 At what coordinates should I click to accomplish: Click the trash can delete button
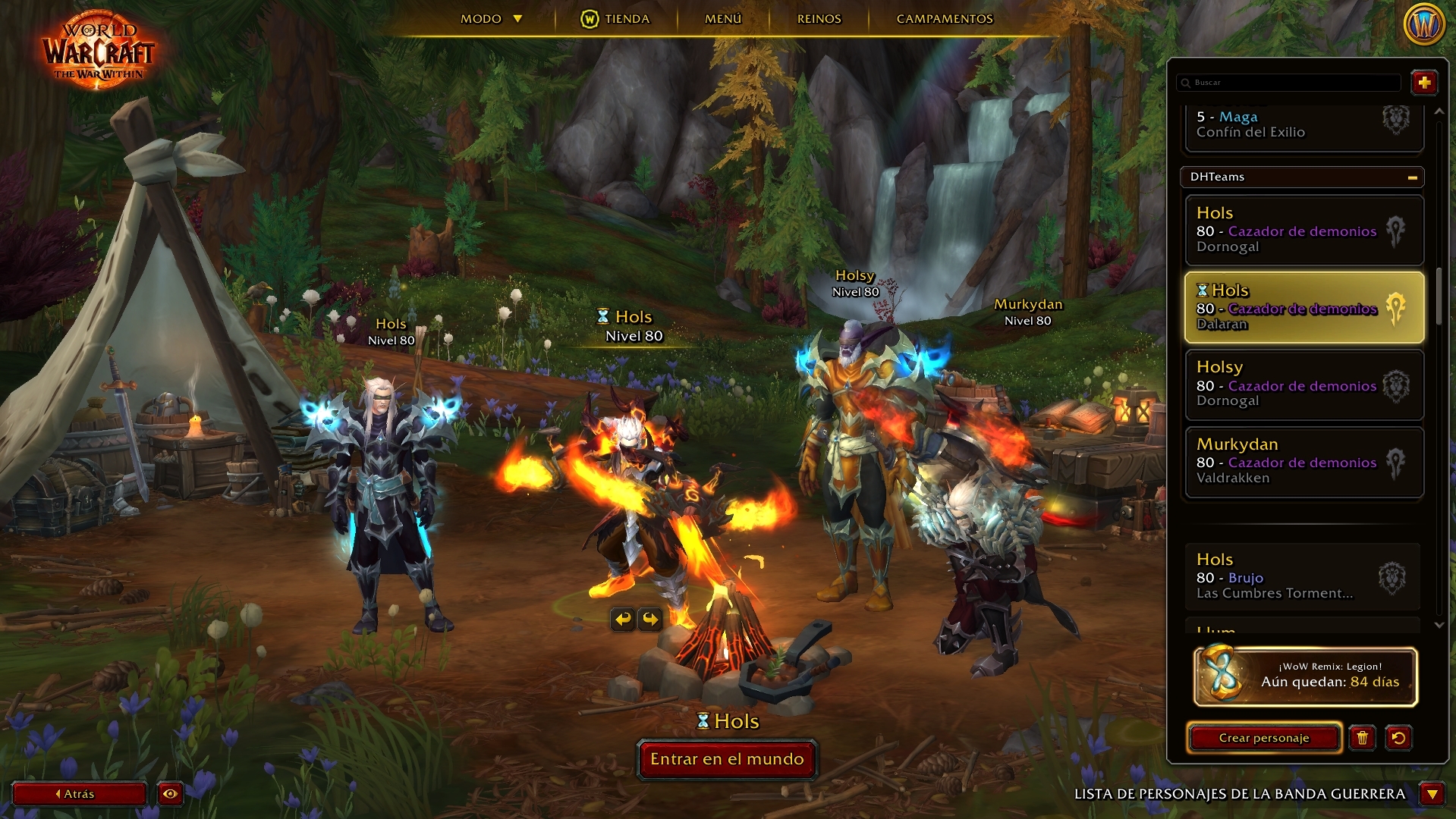1362,738
